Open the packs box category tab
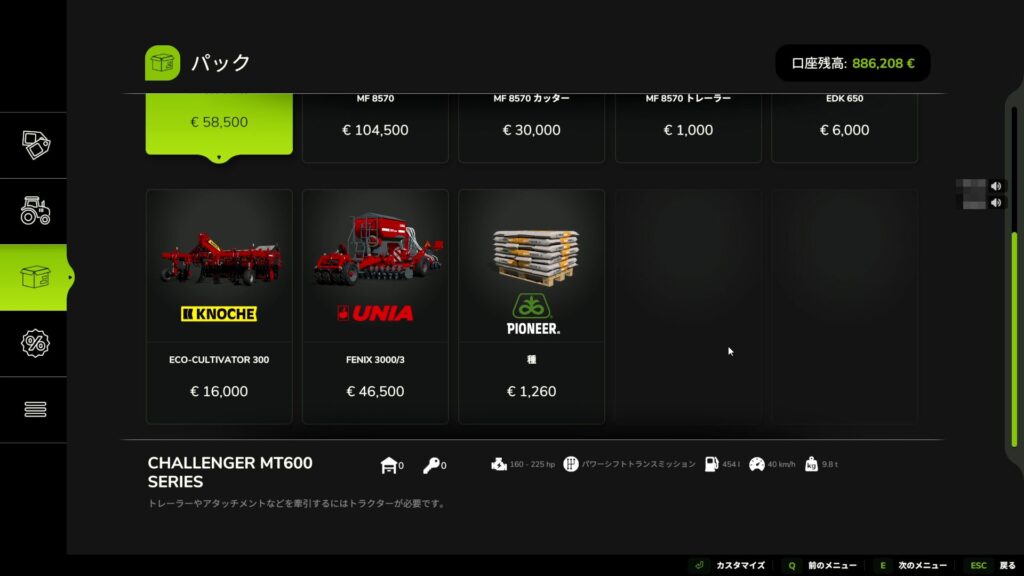The image size is (1024, 576). click(x=35, y=277)
